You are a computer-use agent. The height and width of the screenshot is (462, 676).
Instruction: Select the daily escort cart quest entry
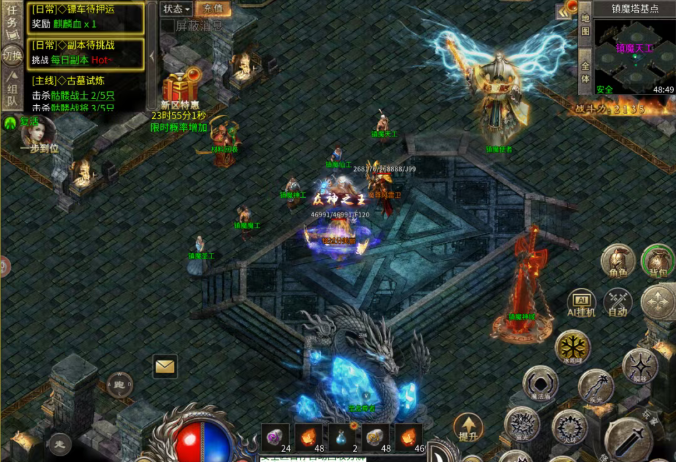[x=85, y=16]
